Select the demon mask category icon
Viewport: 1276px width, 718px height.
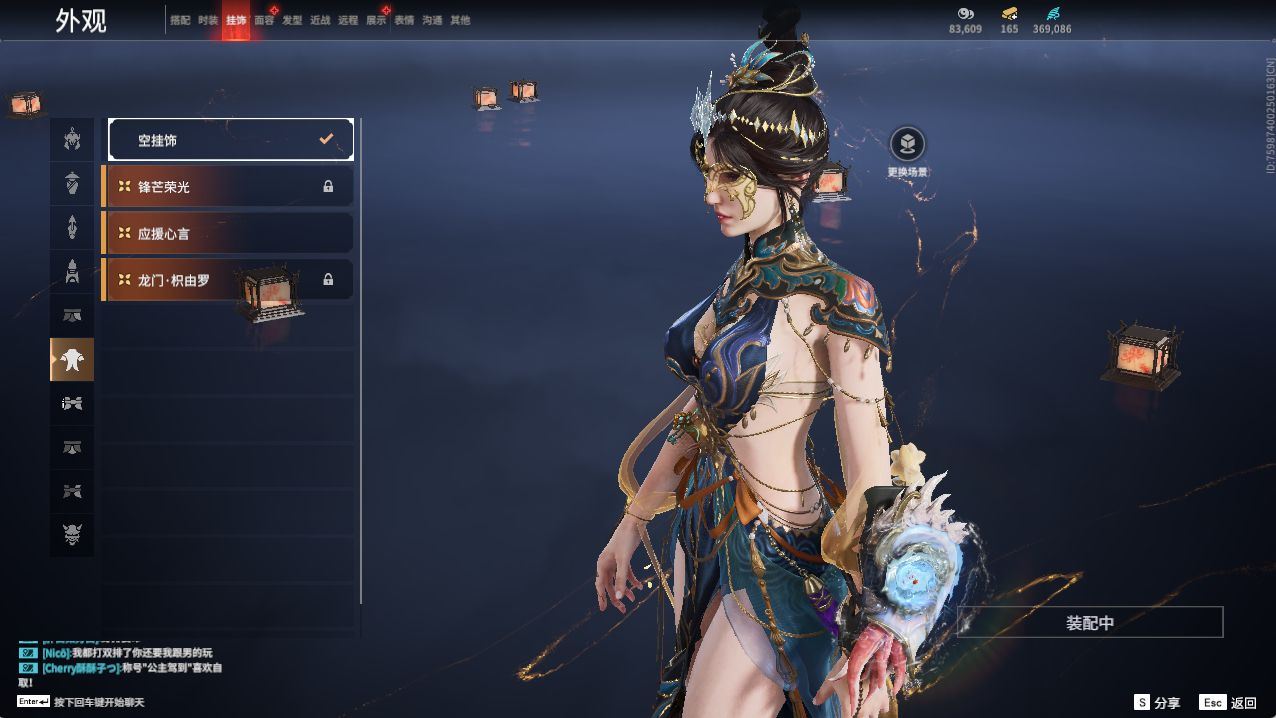pos(72,535)
